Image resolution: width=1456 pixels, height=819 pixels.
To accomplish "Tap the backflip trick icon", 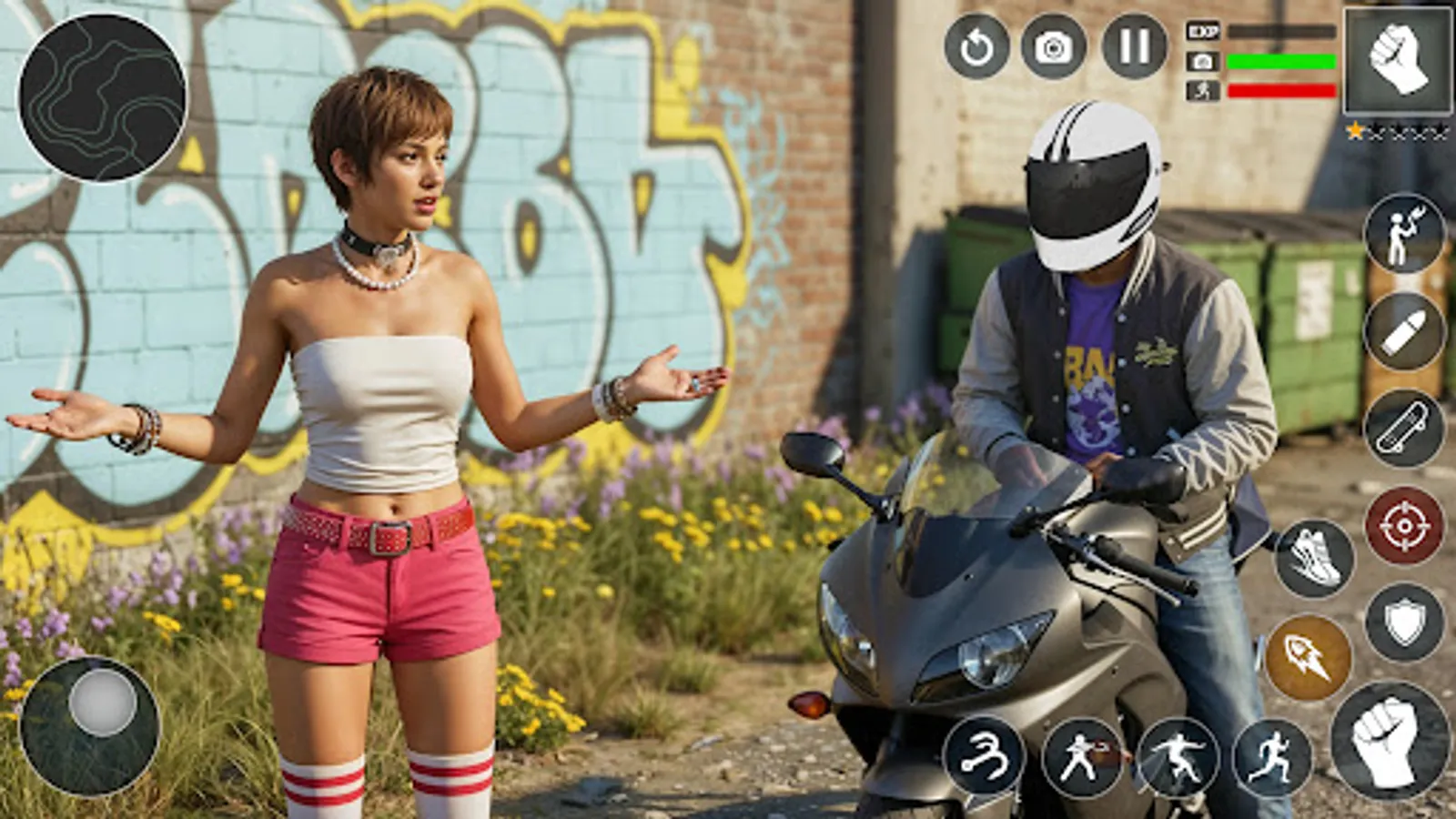I will (984, 757).
